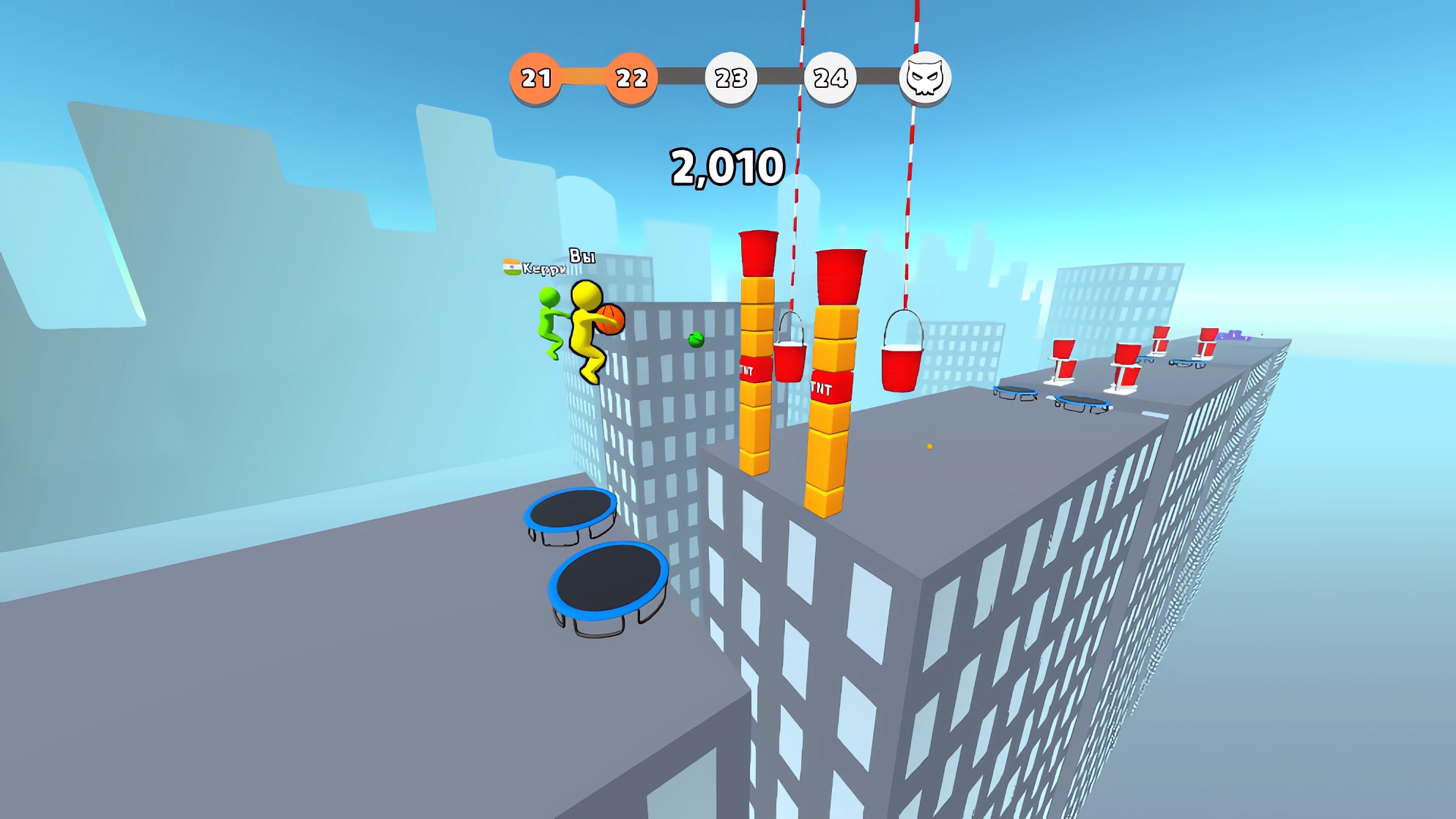Click the red cup on the right TNT tower
The width and height of the screenshot is (1456, 819).
[842, 276]
